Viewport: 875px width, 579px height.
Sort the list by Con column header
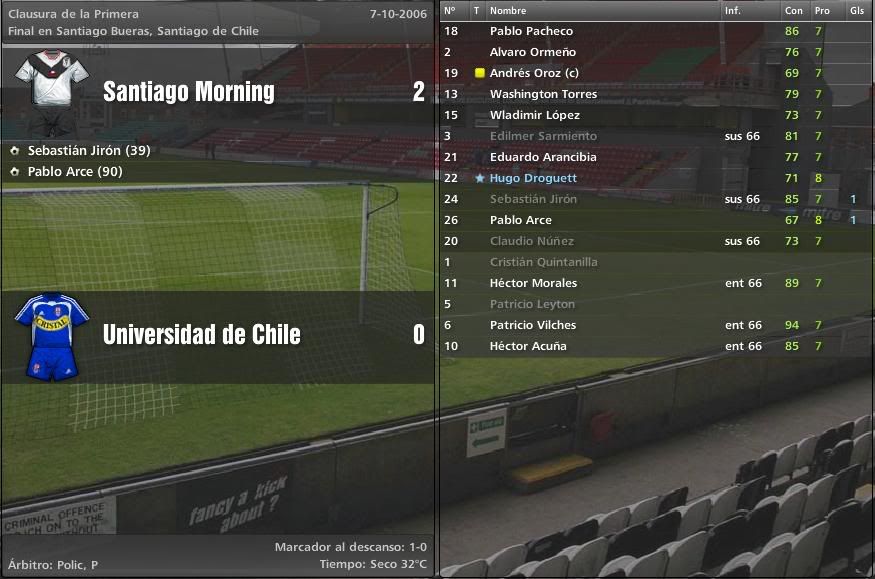coord(793,11)
